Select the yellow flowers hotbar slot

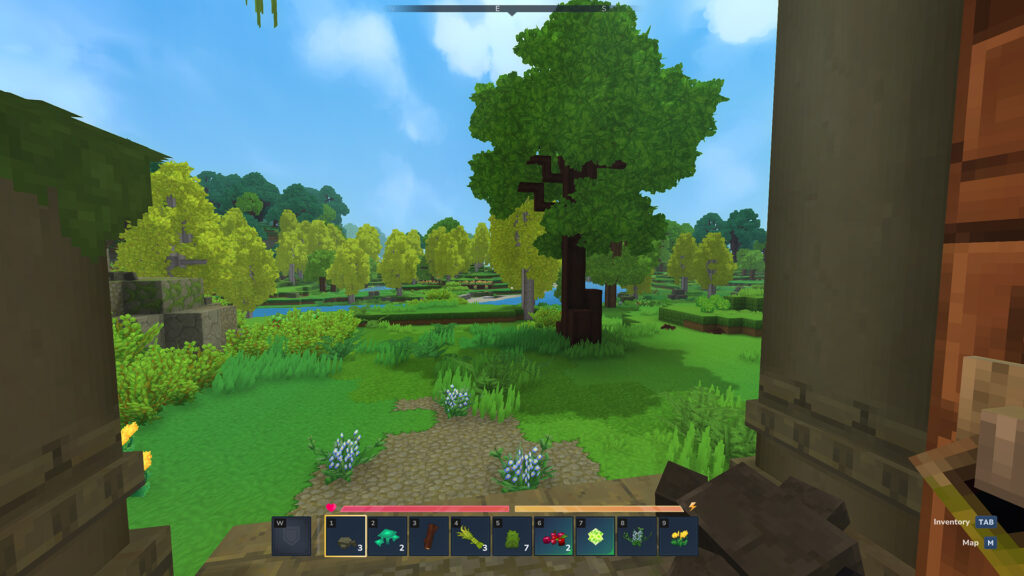[678, 536]
